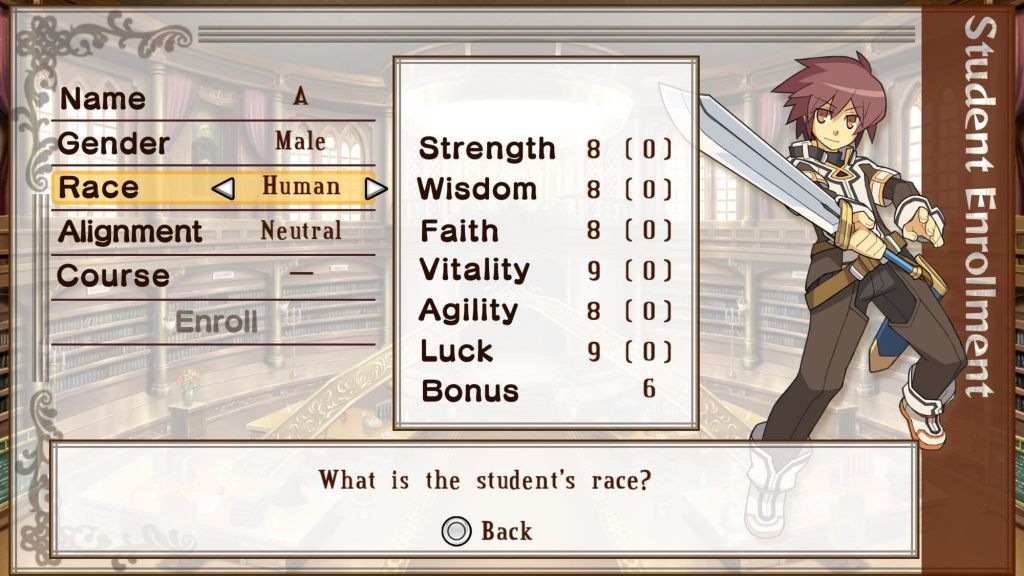Viewport: 1024px width, 576px height.
Task: Open the Alignment row
Action: click(x=213, y=231)
